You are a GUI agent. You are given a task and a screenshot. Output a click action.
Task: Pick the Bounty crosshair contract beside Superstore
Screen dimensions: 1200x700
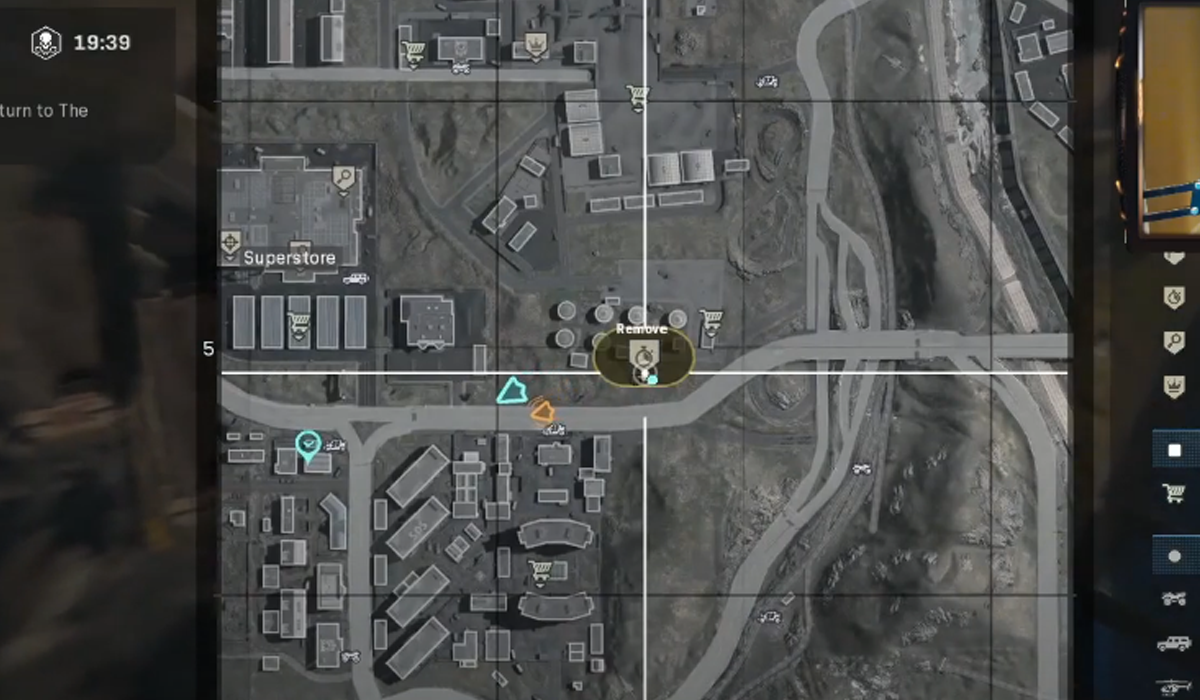[231, 242]
